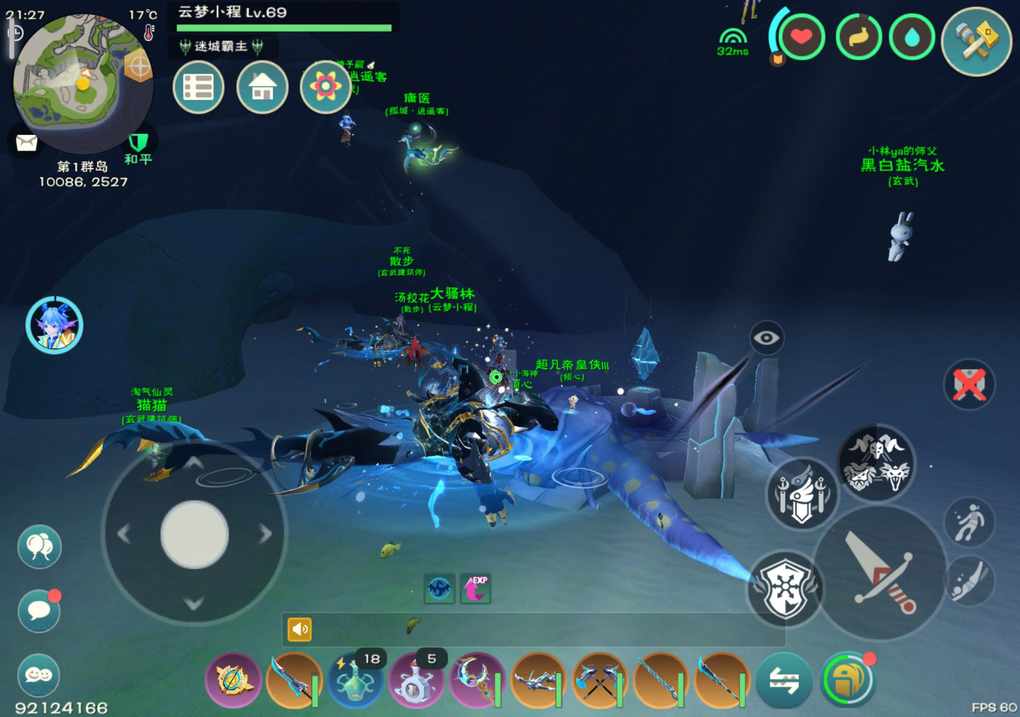
Task: Tap the house home button
Action: 262,88
